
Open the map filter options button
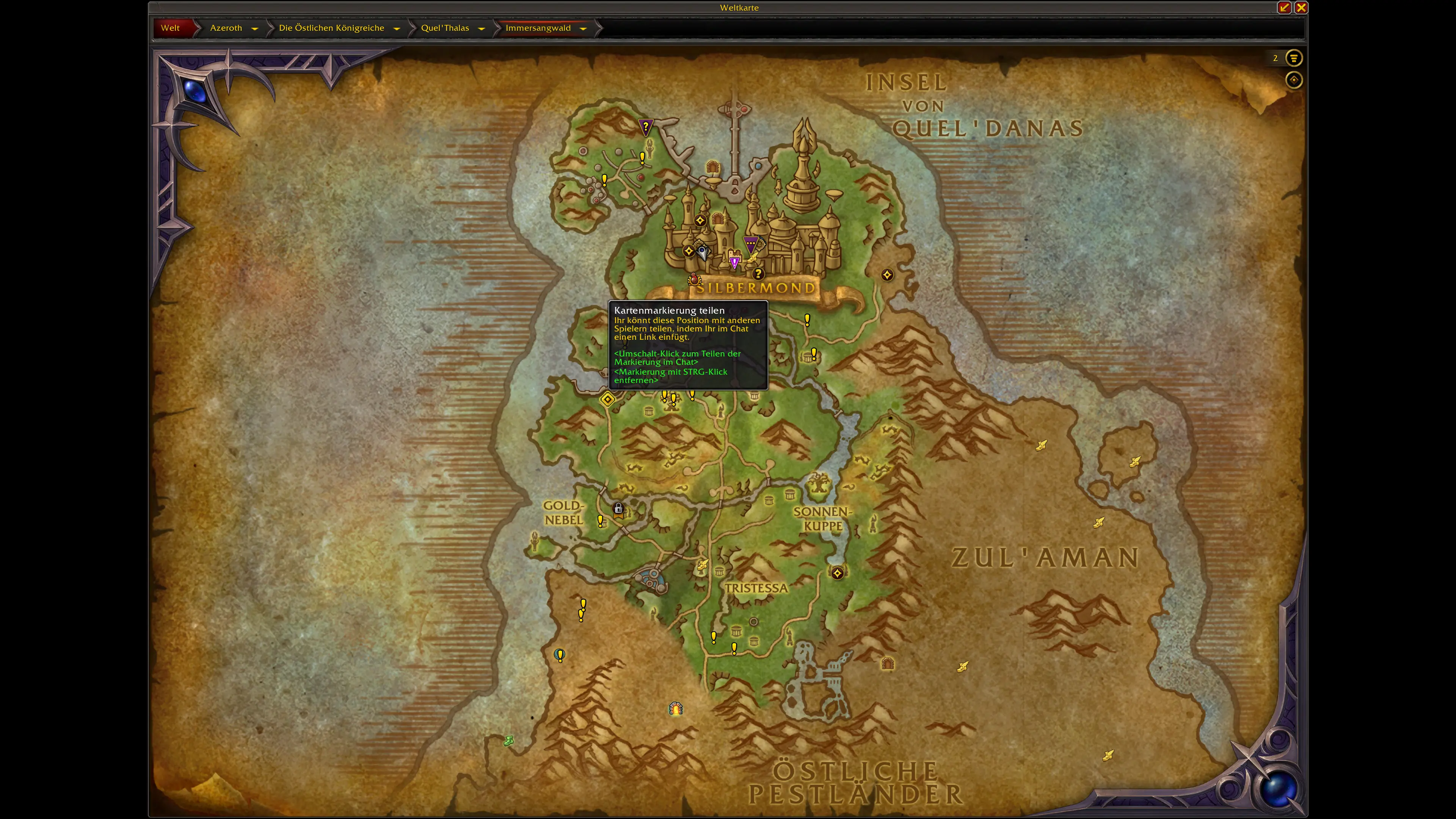coord(1293,58)
